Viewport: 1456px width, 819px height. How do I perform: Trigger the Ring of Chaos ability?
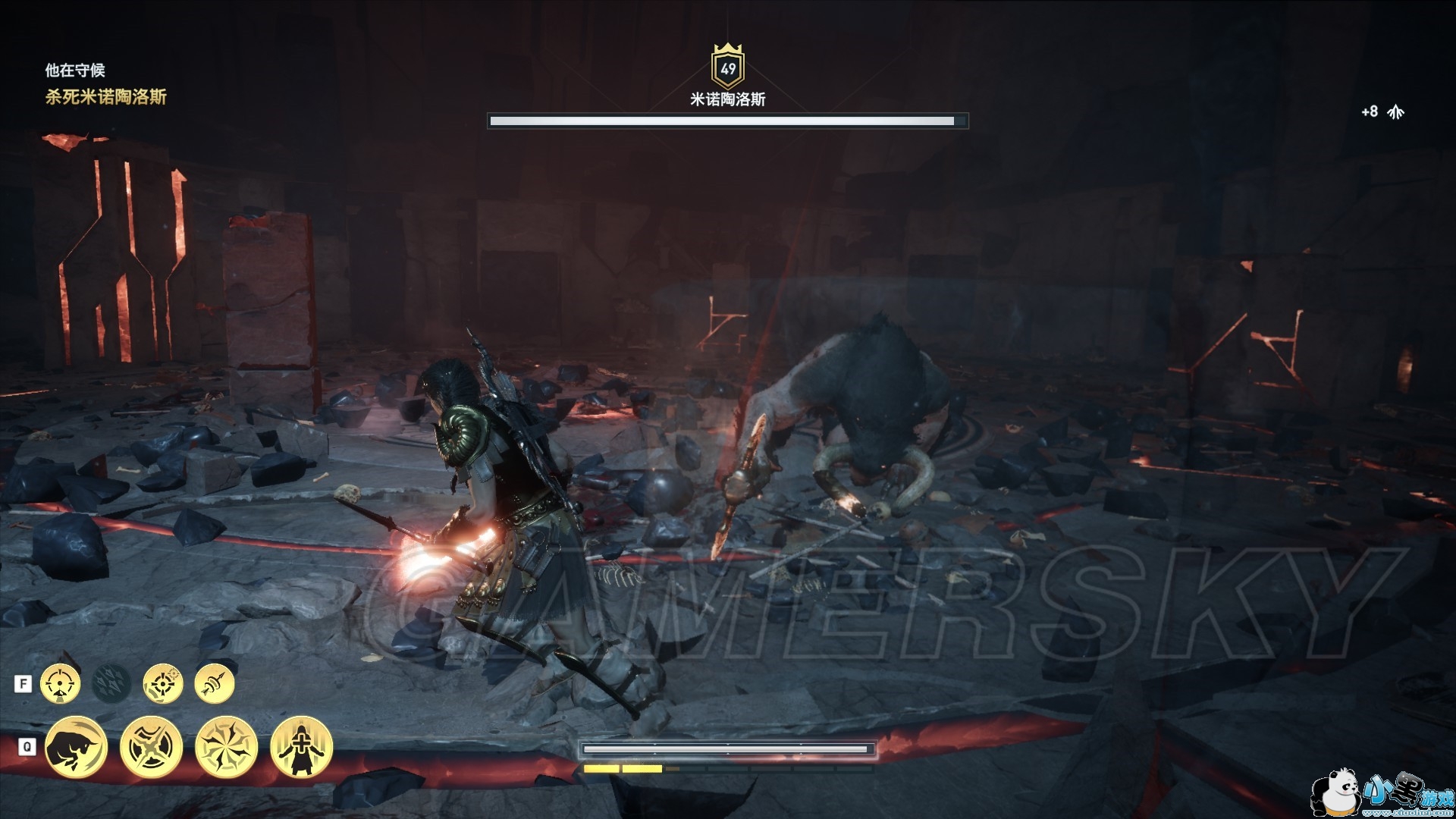(226, 747)
